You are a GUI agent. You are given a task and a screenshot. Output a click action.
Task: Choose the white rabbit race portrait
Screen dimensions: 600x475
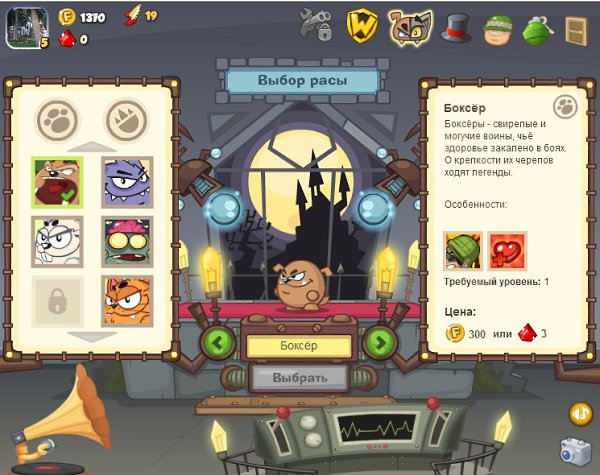click(57, 241)
